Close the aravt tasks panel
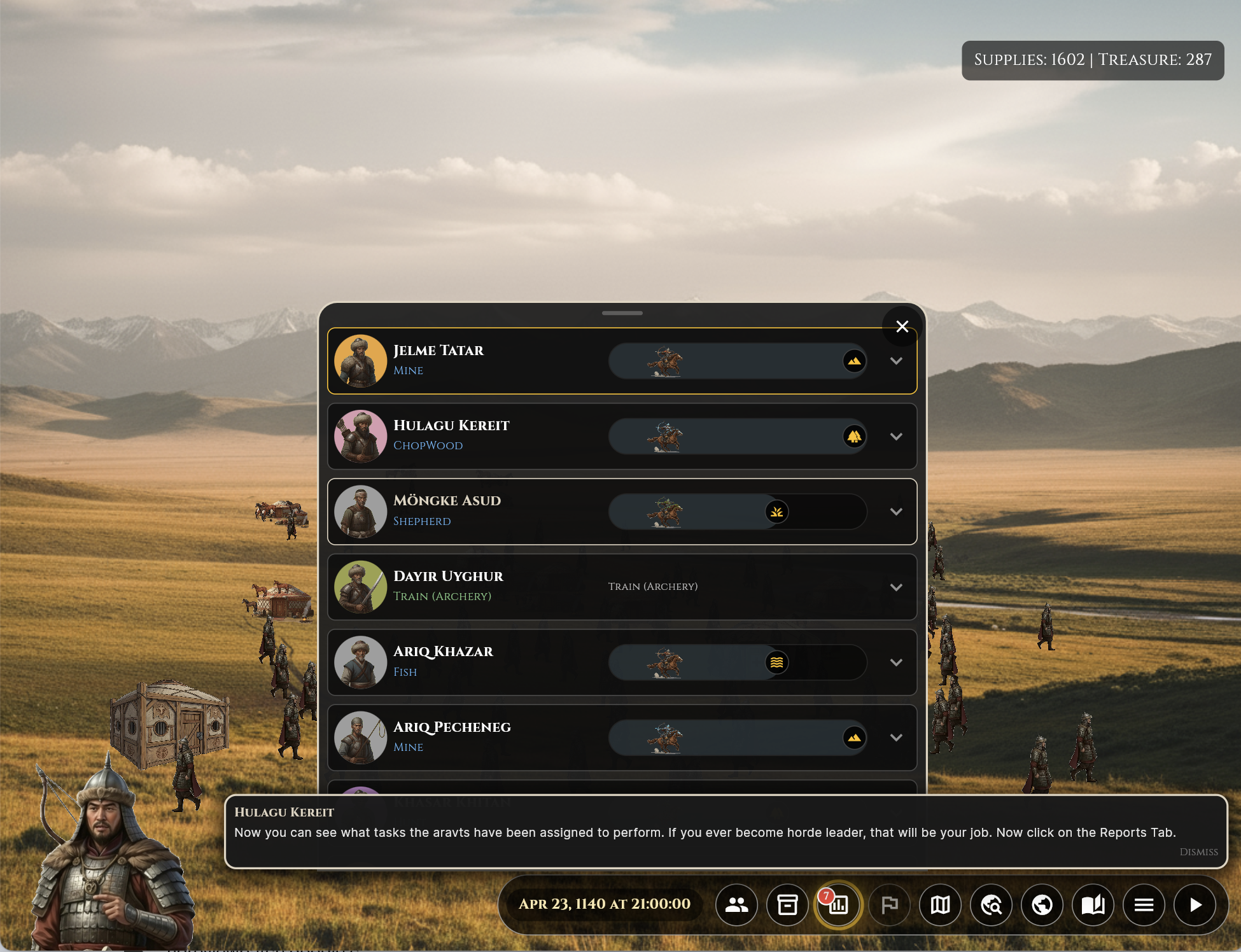Viewport: 1241px width, 952px height. click(x=902, y=326)
